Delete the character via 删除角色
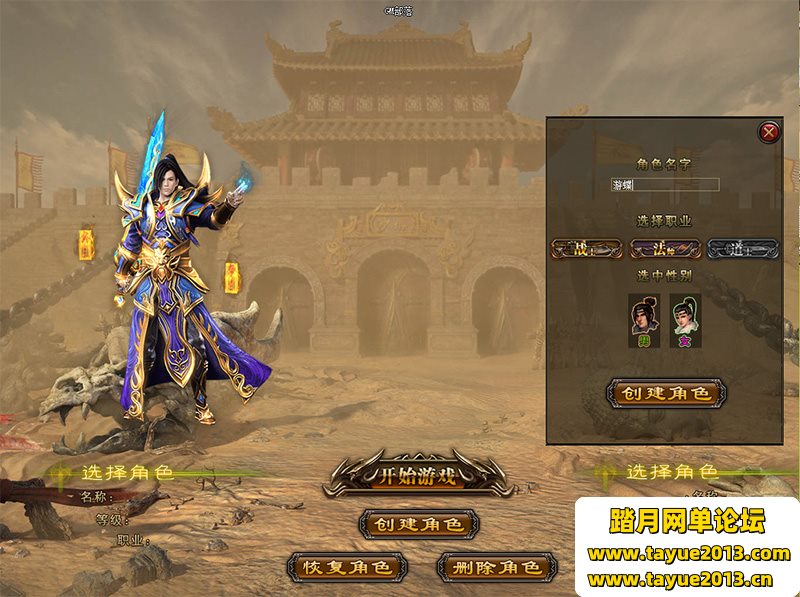 pos(496,567)
